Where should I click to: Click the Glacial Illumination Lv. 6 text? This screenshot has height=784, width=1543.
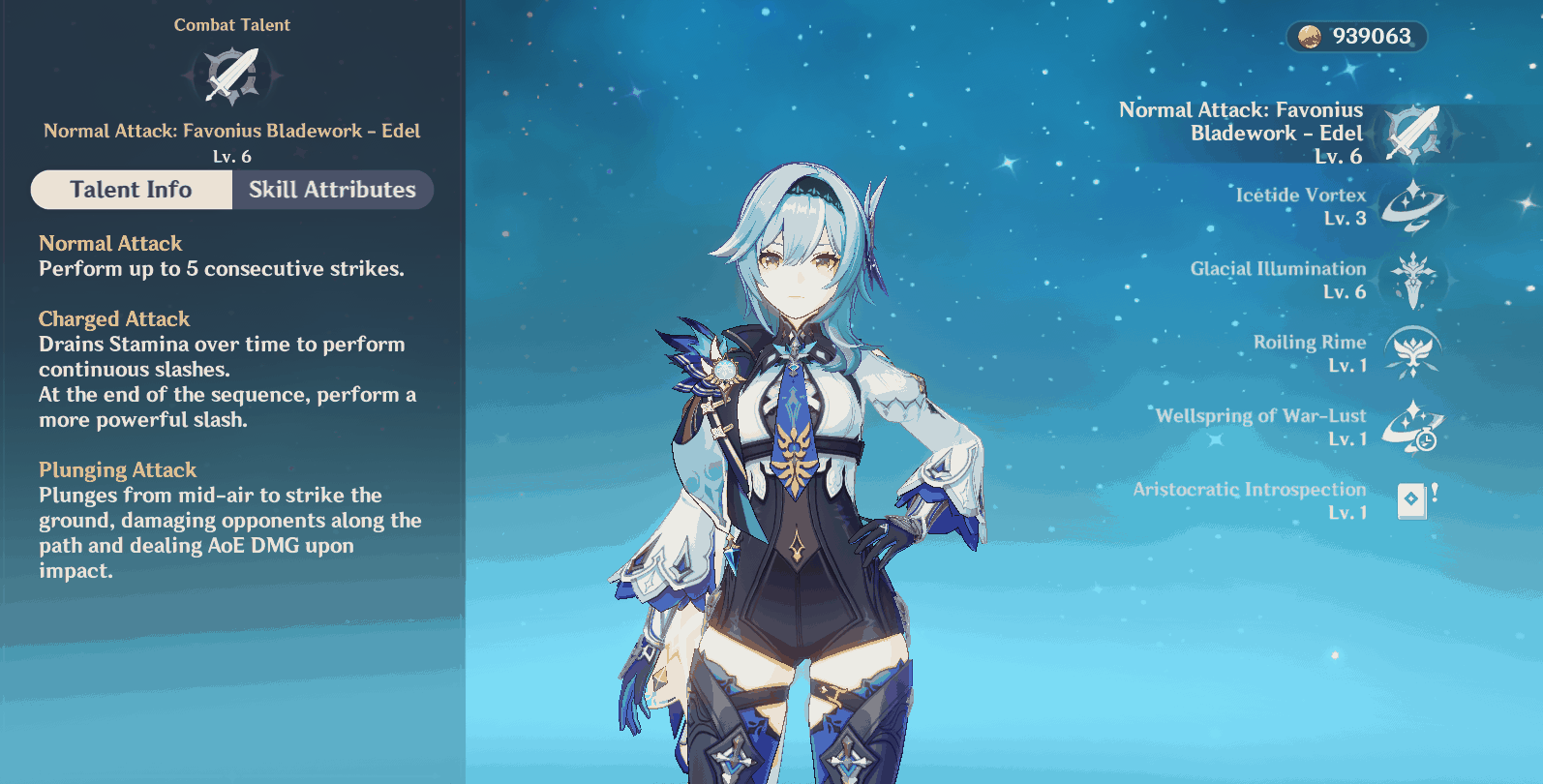click(x=1344, y=293)
